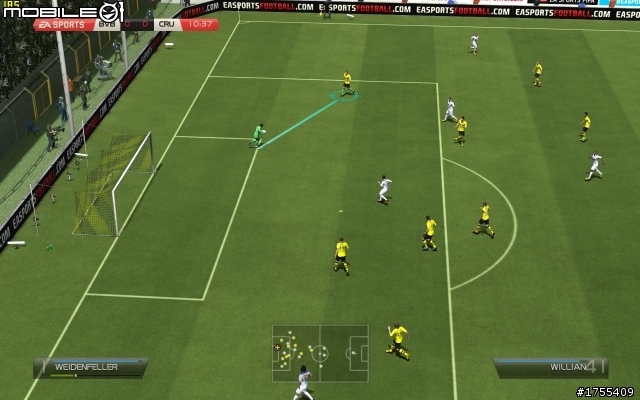
Task: Select the Willian player name panel
Action: 550,367
